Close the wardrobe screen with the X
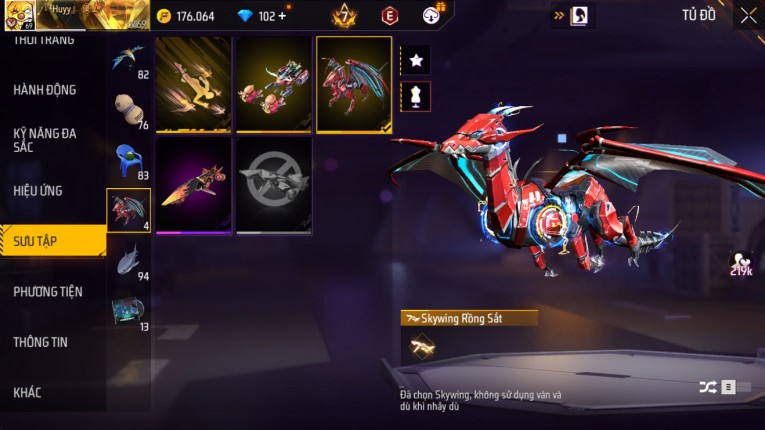Image resolution: width=765 pixels, height=430 pixels. [748, 16]
